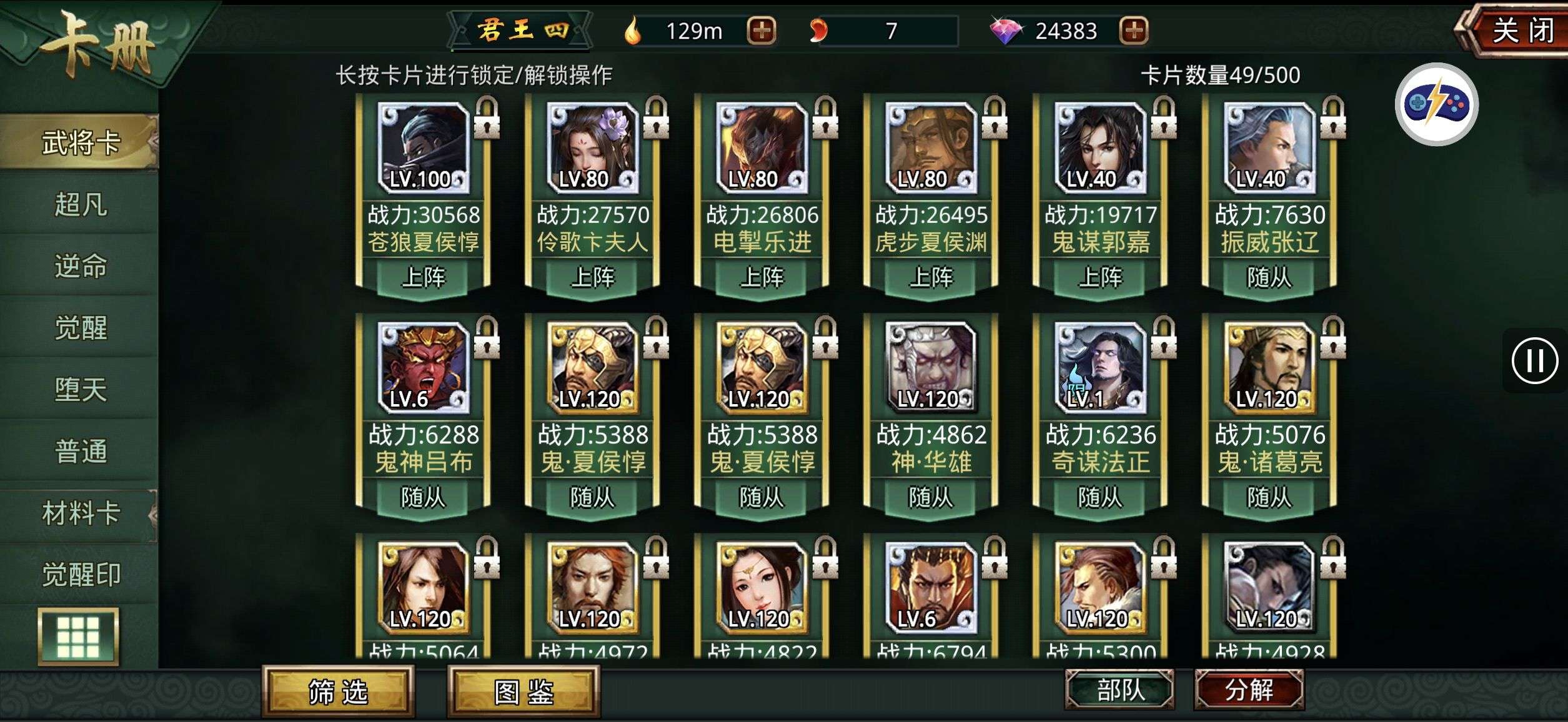Open the 筛选 filter button
Viewport: 1568px width, 722px height.
338,691
